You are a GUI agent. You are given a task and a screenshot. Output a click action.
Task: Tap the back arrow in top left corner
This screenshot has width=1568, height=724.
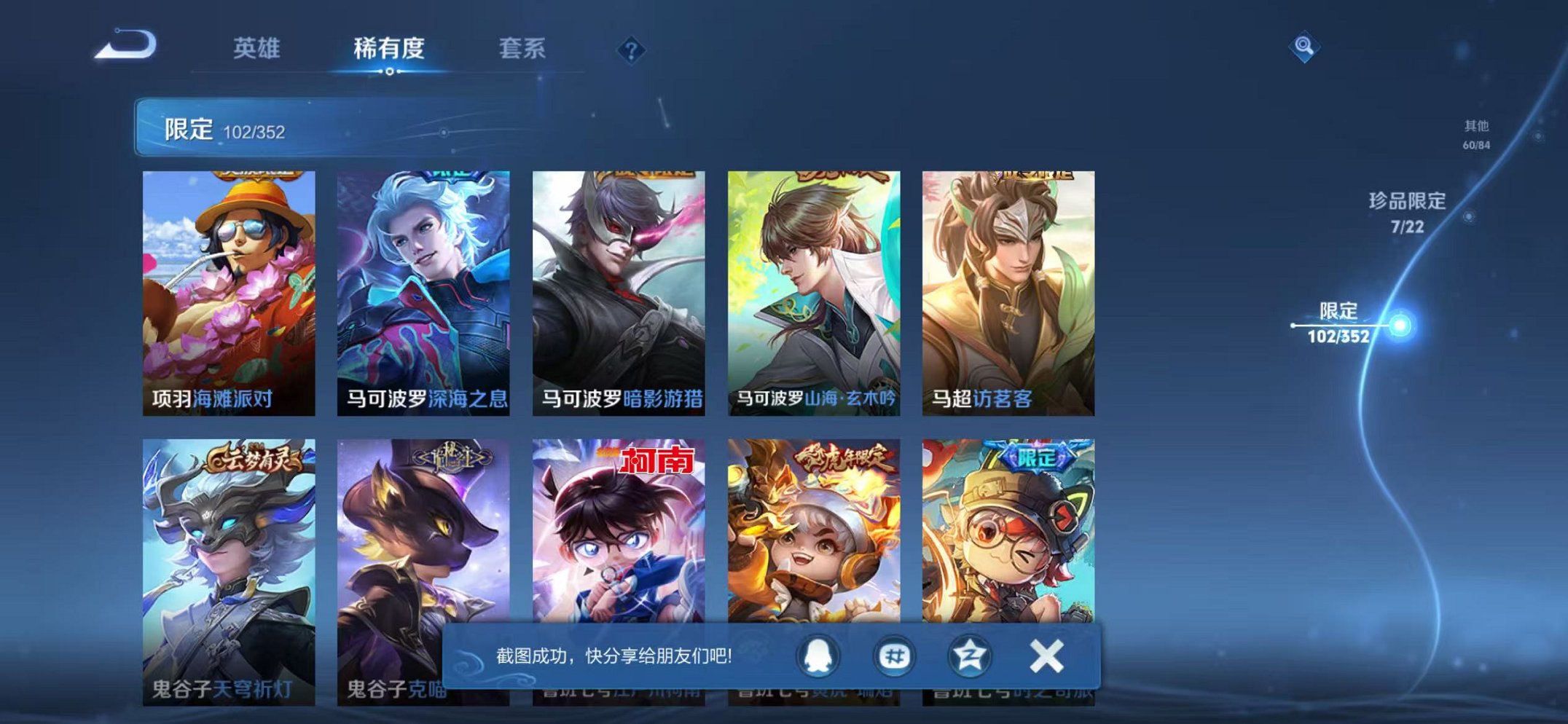pyautogui.click(x=124, y=47)
